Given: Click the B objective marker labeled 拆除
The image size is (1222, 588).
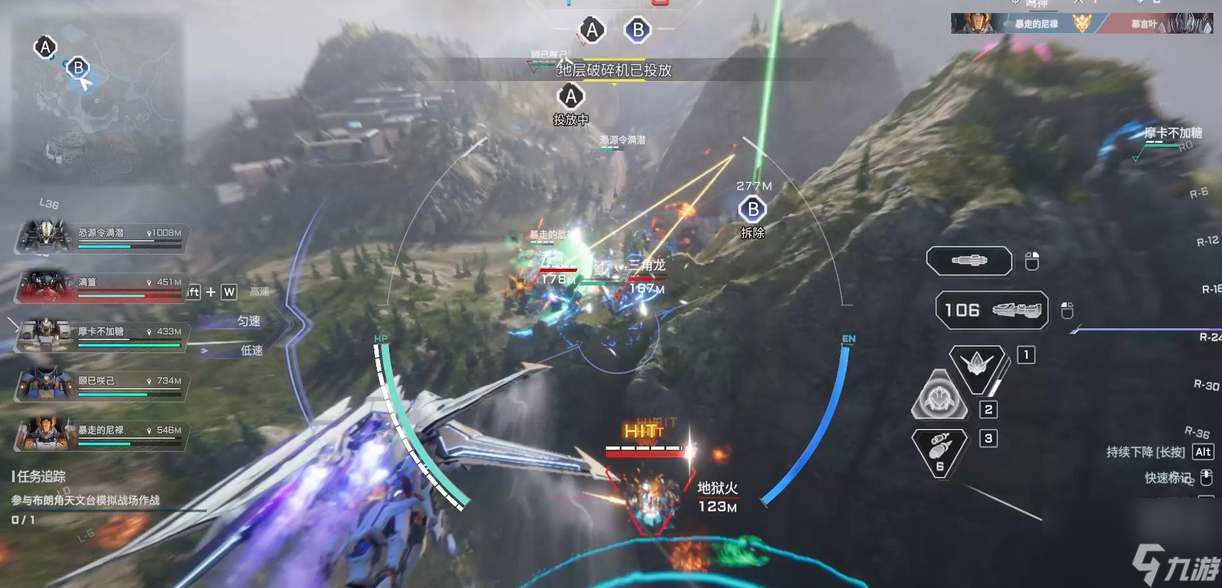Looking at the screenshot, I should click(751, 209).
